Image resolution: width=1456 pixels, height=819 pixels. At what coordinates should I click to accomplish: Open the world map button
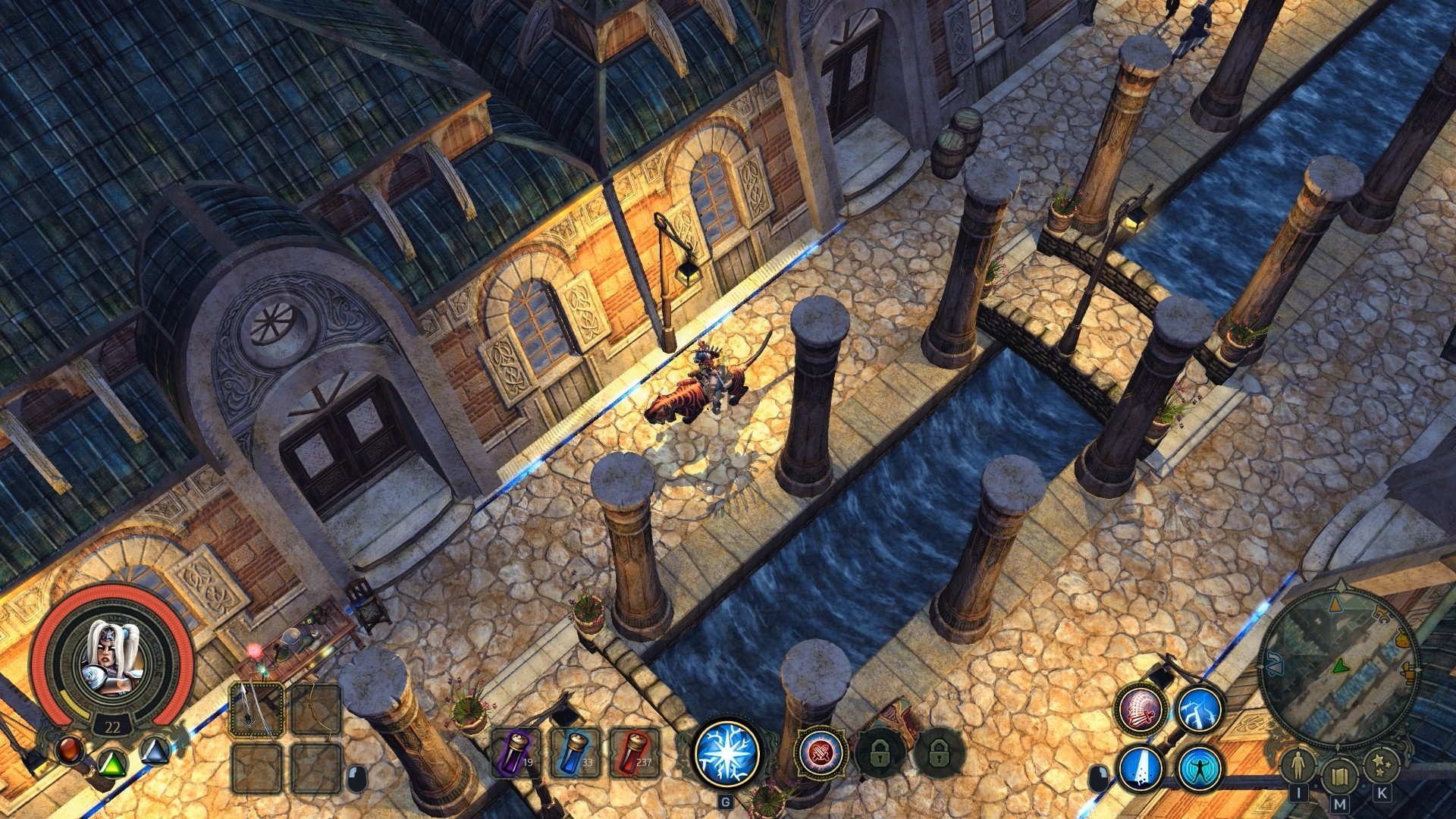click(x=1339, y=777)
